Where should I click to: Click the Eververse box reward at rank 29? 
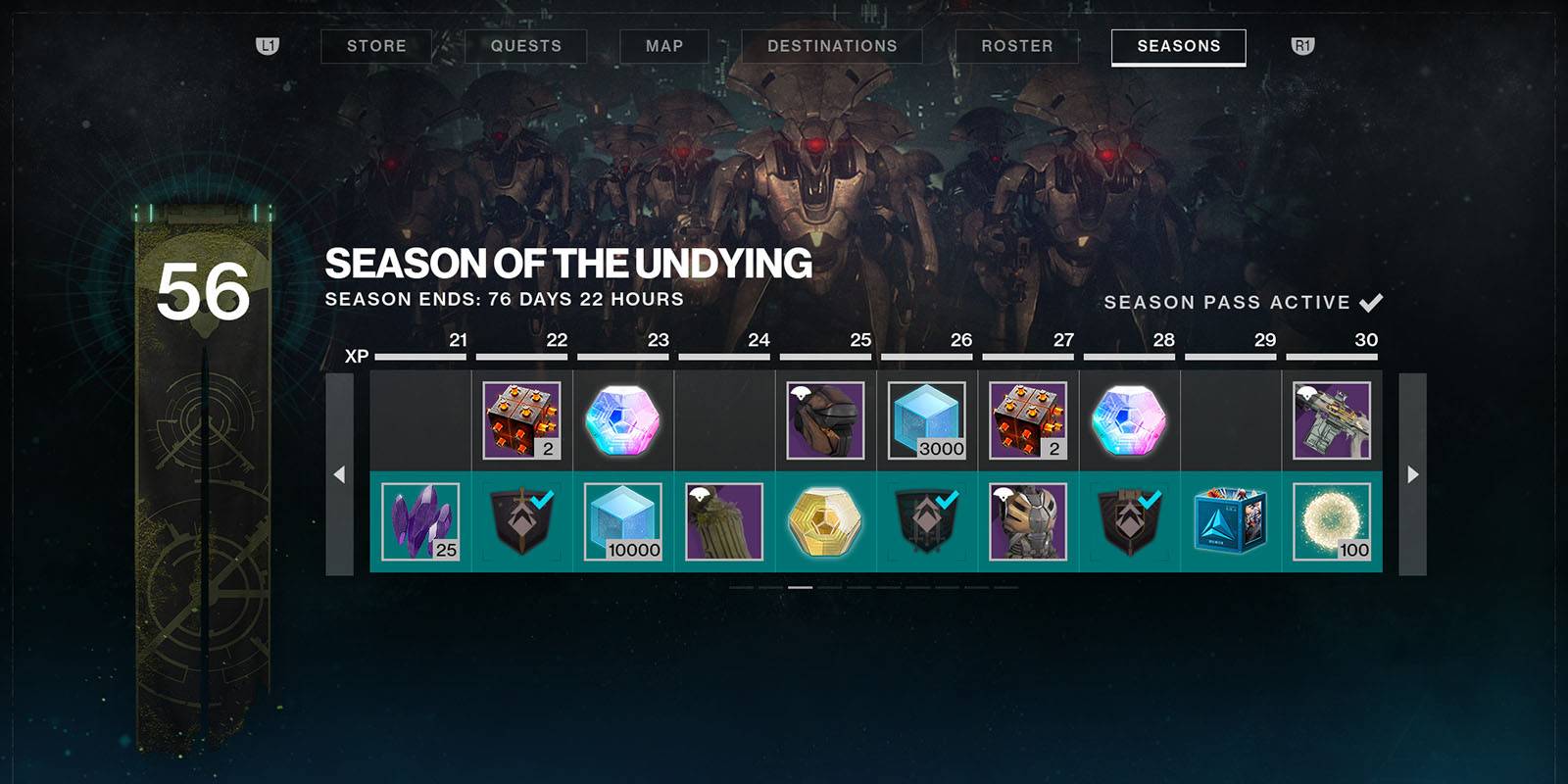(1229, 522)
